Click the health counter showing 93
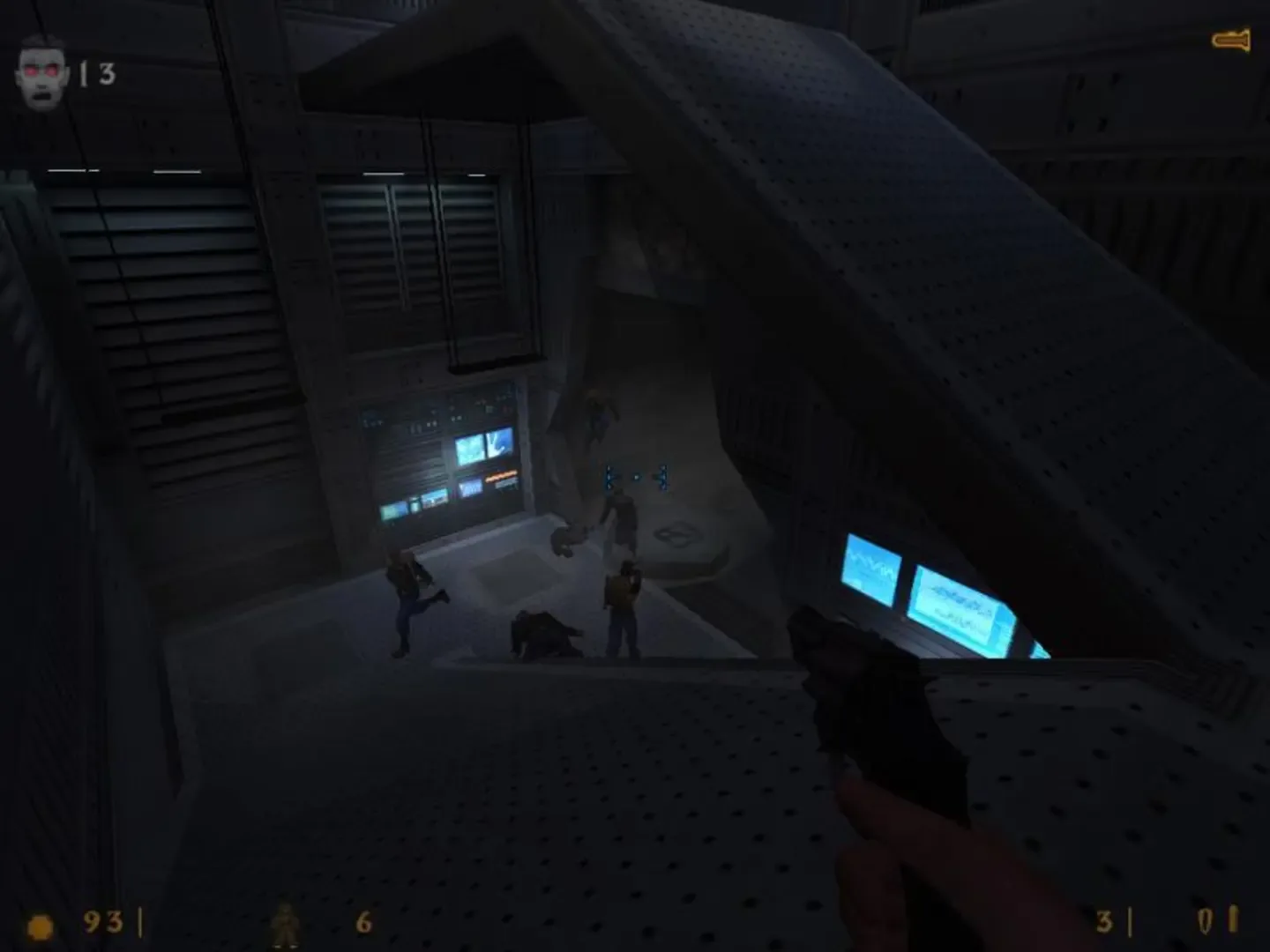1270x952 pixels. click(103, 923)
